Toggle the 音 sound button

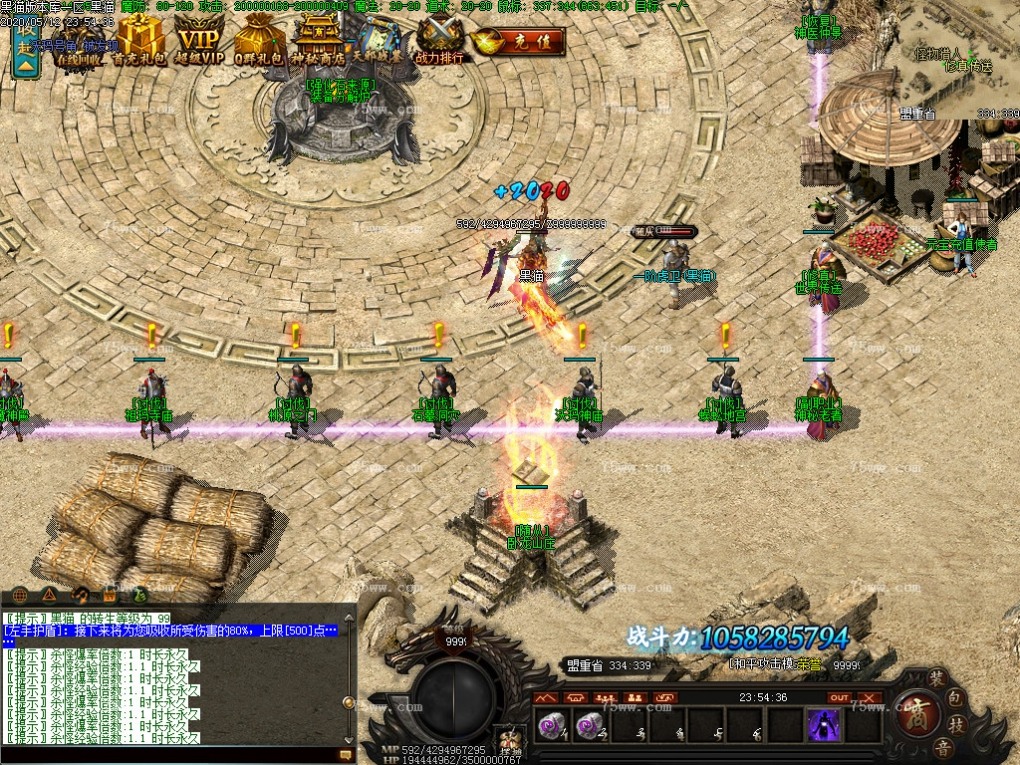pos(941,748)
